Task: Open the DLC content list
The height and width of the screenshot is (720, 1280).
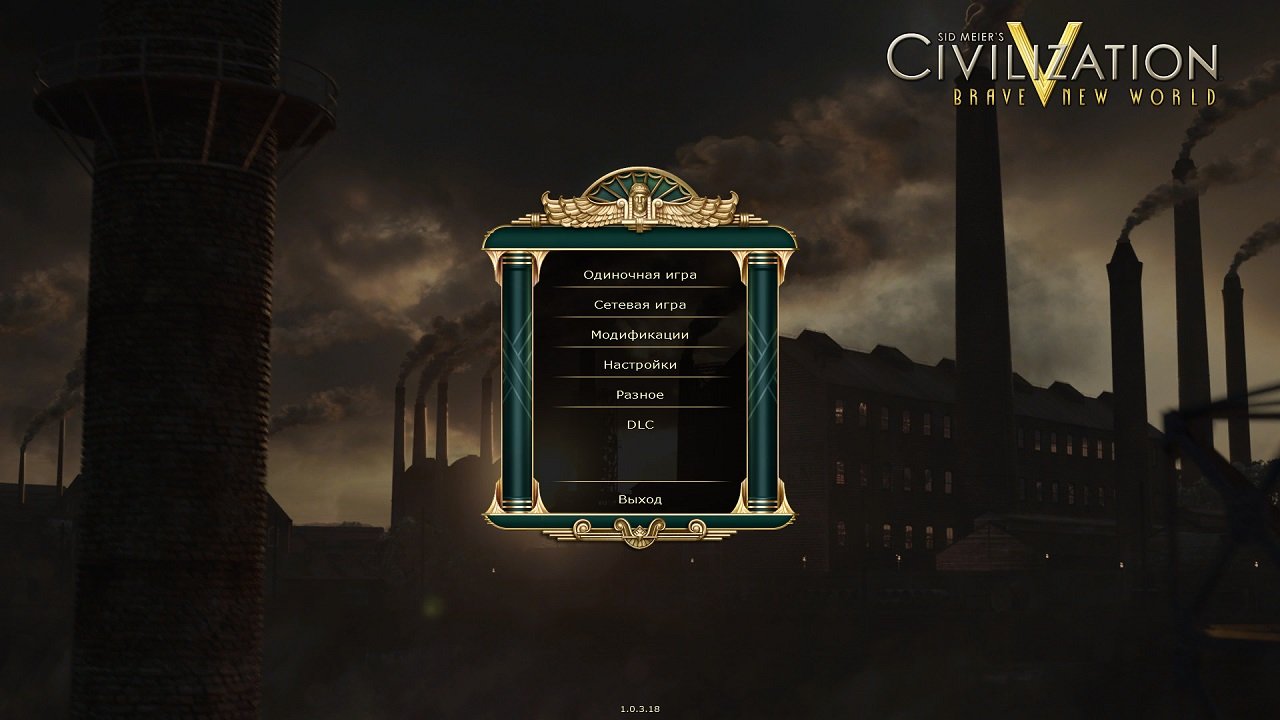Action: [x=640, y=424]
